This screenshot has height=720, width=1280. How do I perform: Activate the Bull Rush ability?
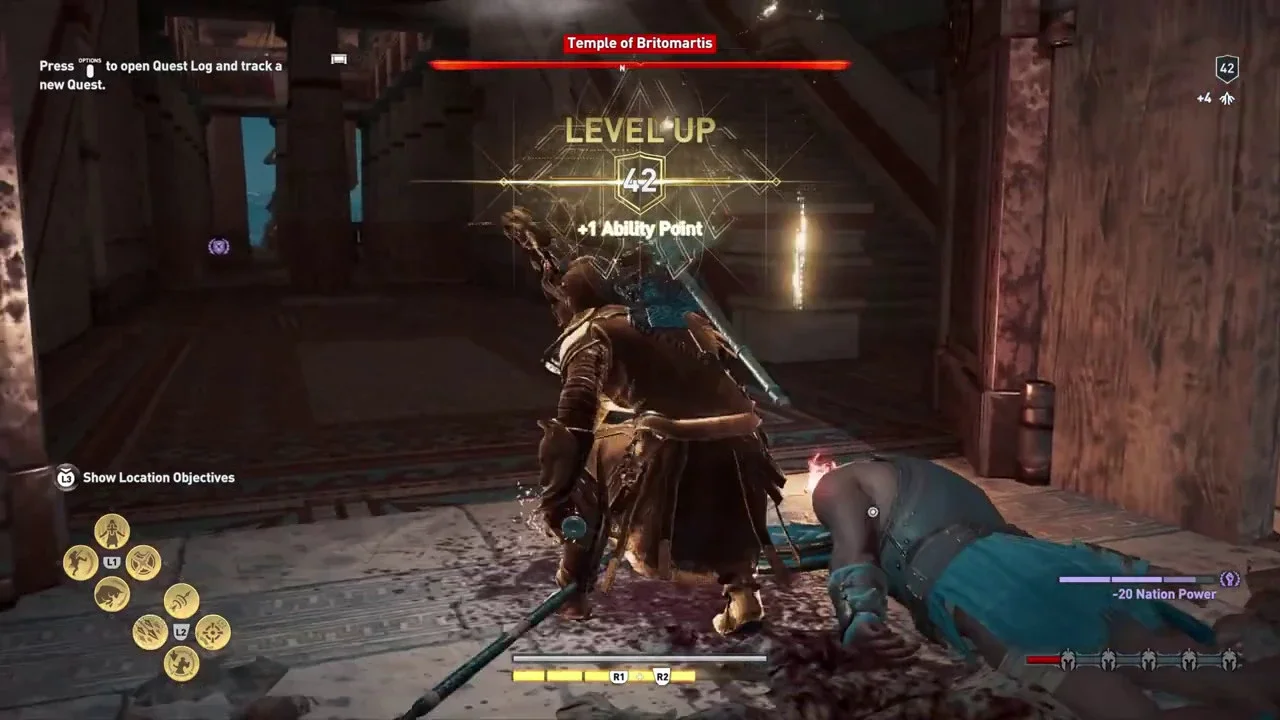[112, 594]
